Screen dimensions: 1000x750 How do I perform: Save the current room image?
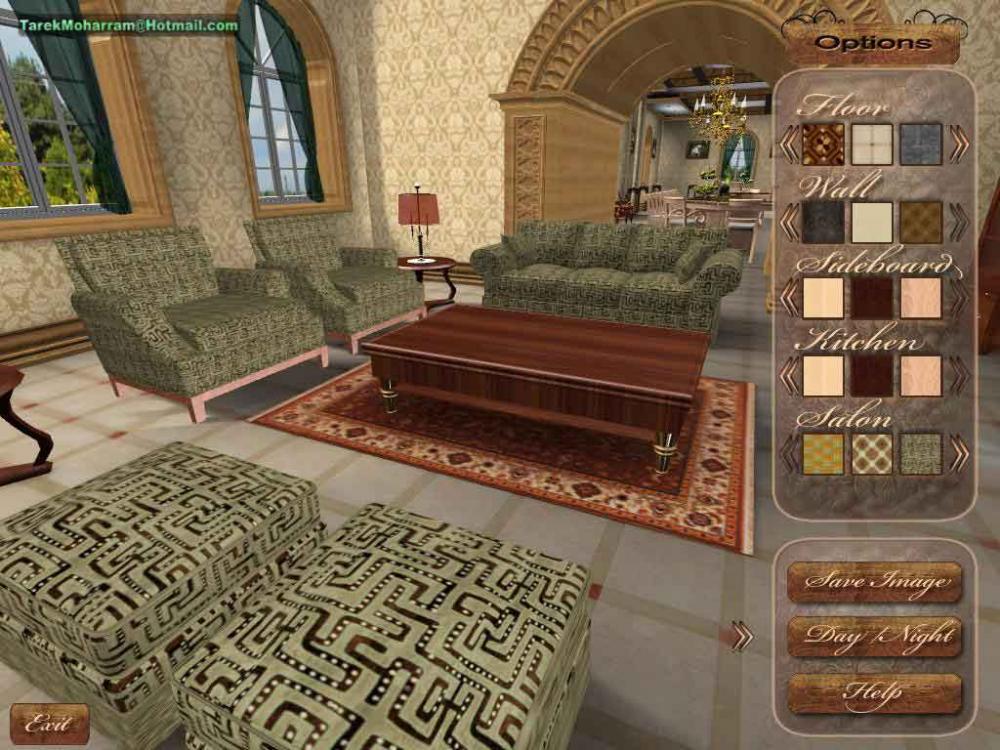(874, 581)
